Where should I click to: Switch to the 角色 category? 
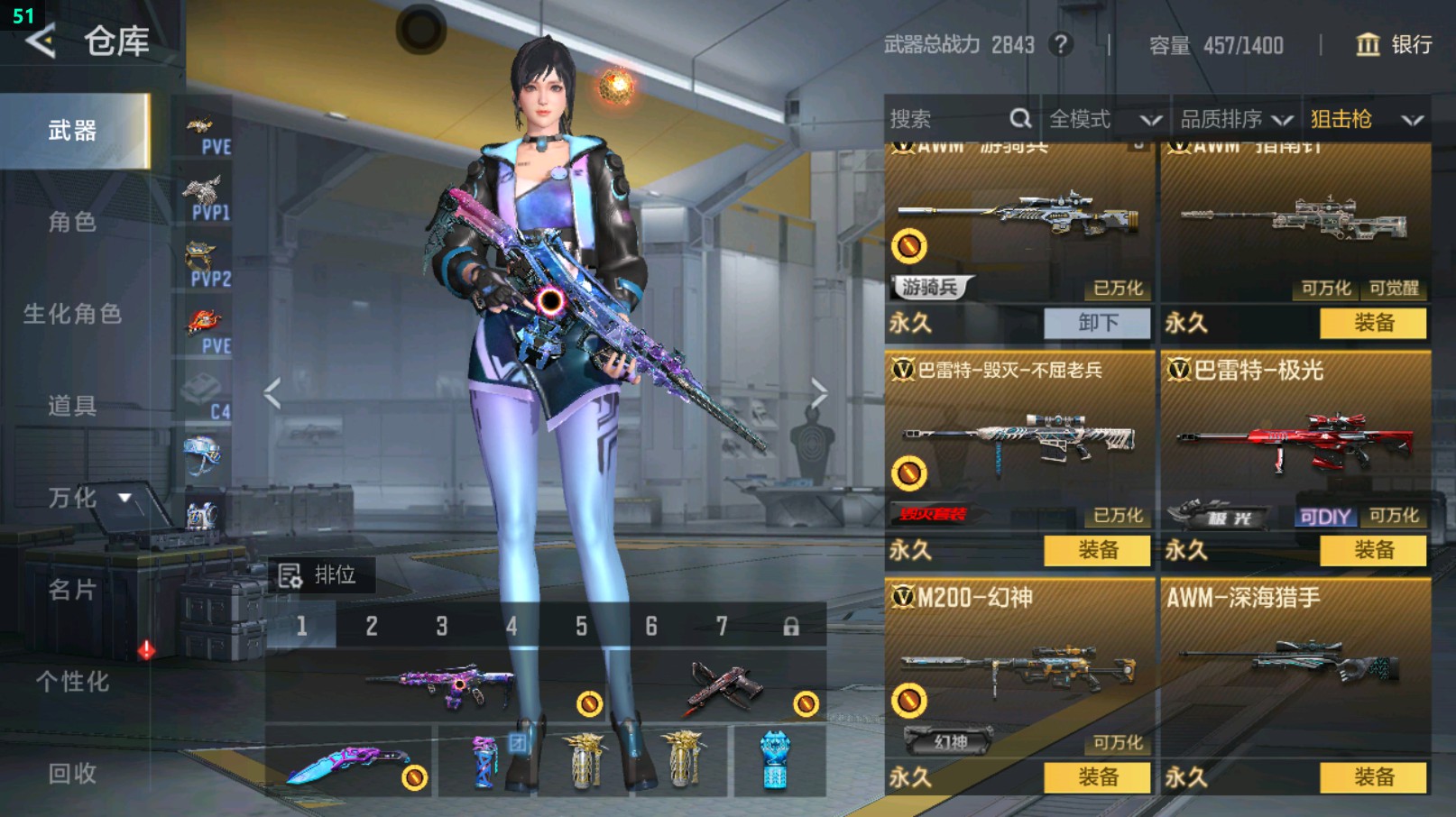click(72, 222)
